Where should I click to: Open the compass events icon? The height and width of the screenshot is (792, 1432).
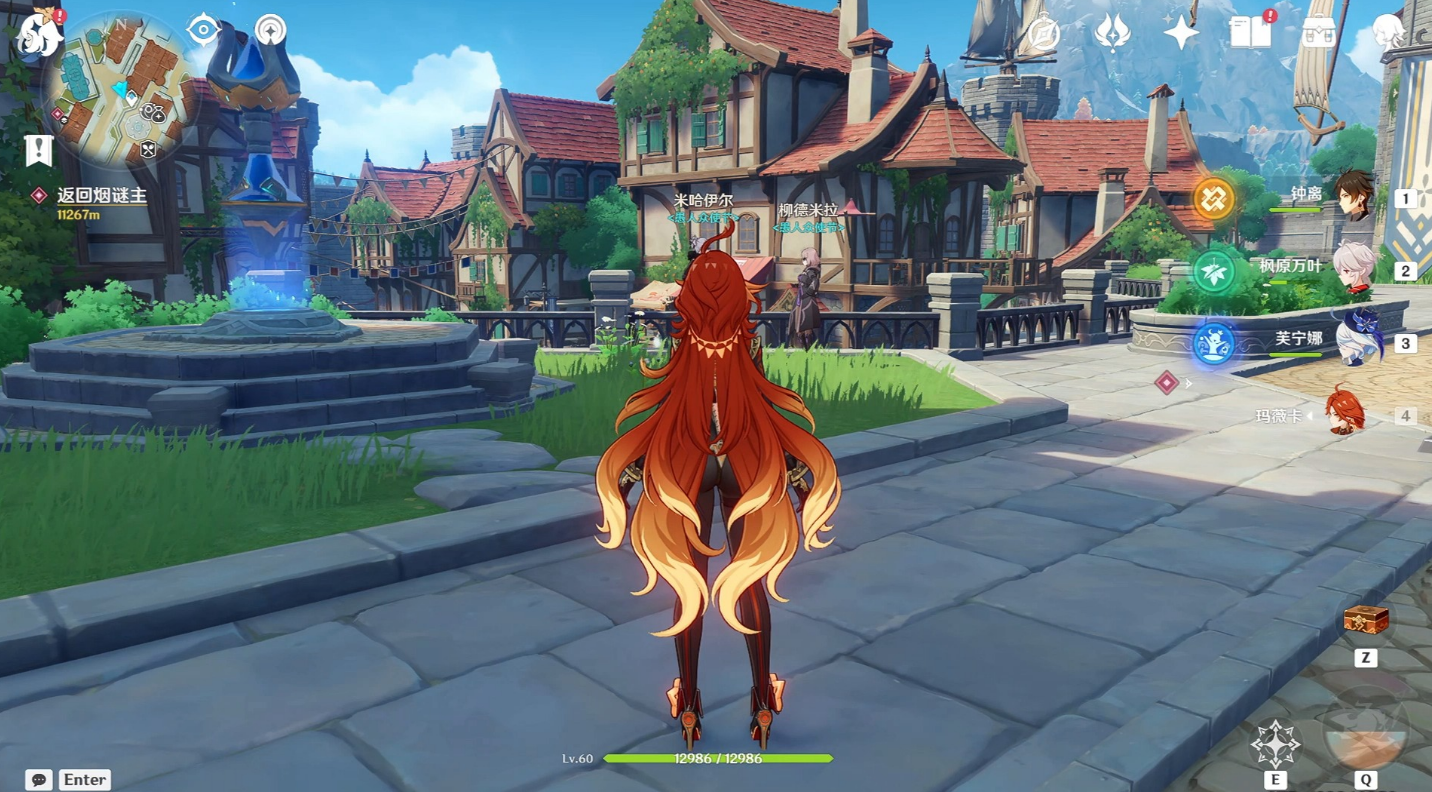[x=1043, y=34]
